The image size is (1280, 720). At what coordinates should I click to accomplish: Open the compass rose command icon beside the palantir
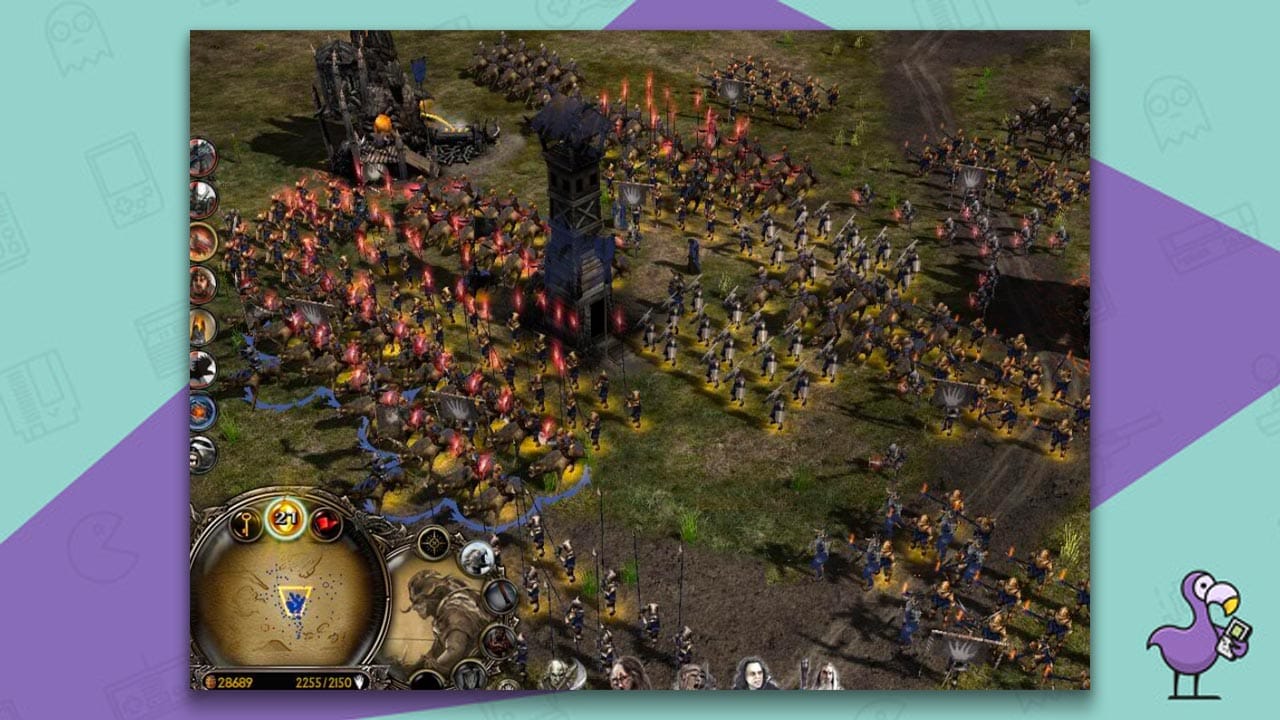432,542
